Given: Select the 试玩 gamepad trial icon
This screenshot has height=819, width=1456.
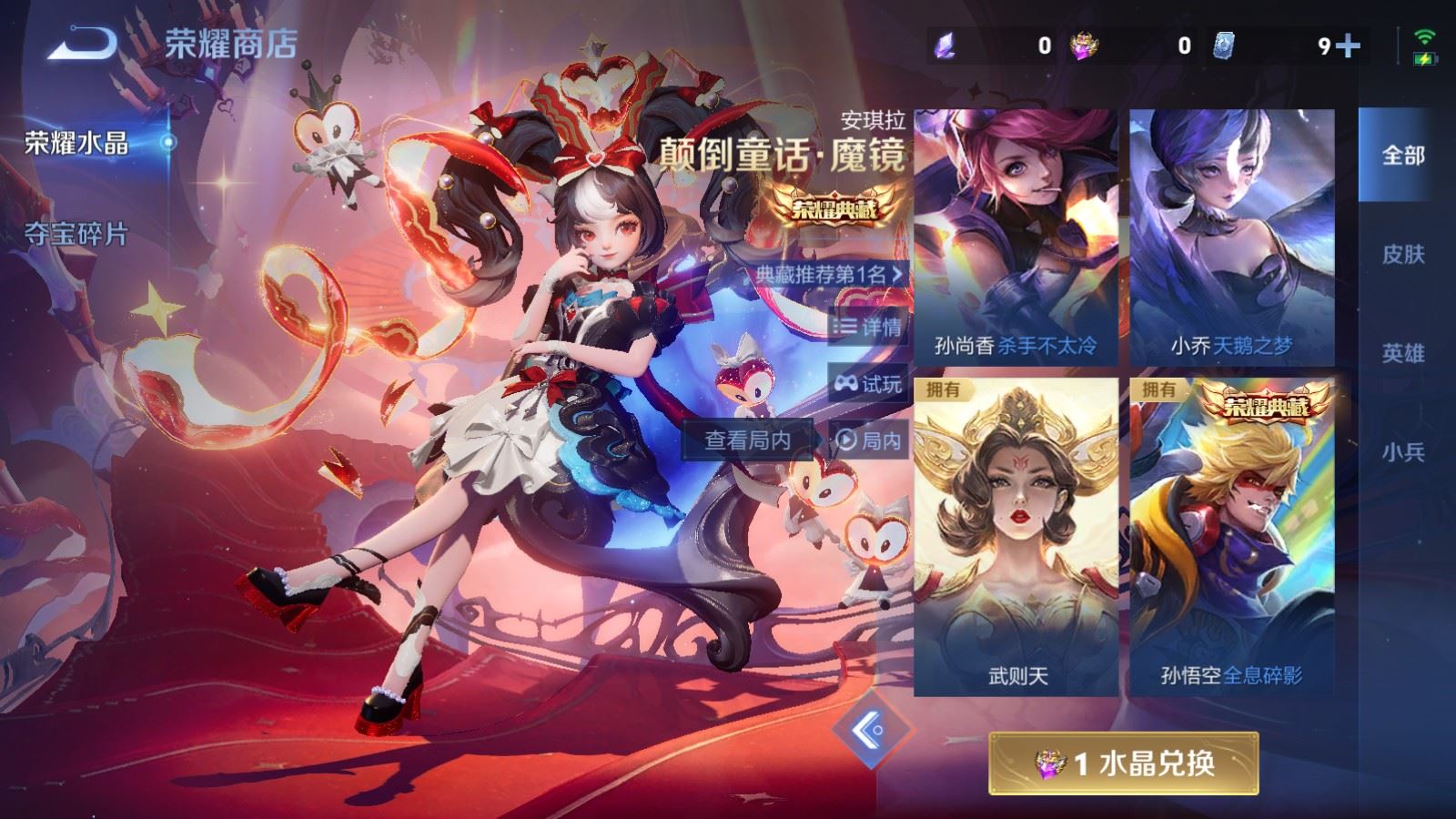Looking at the screenshot, I should 847,384.
